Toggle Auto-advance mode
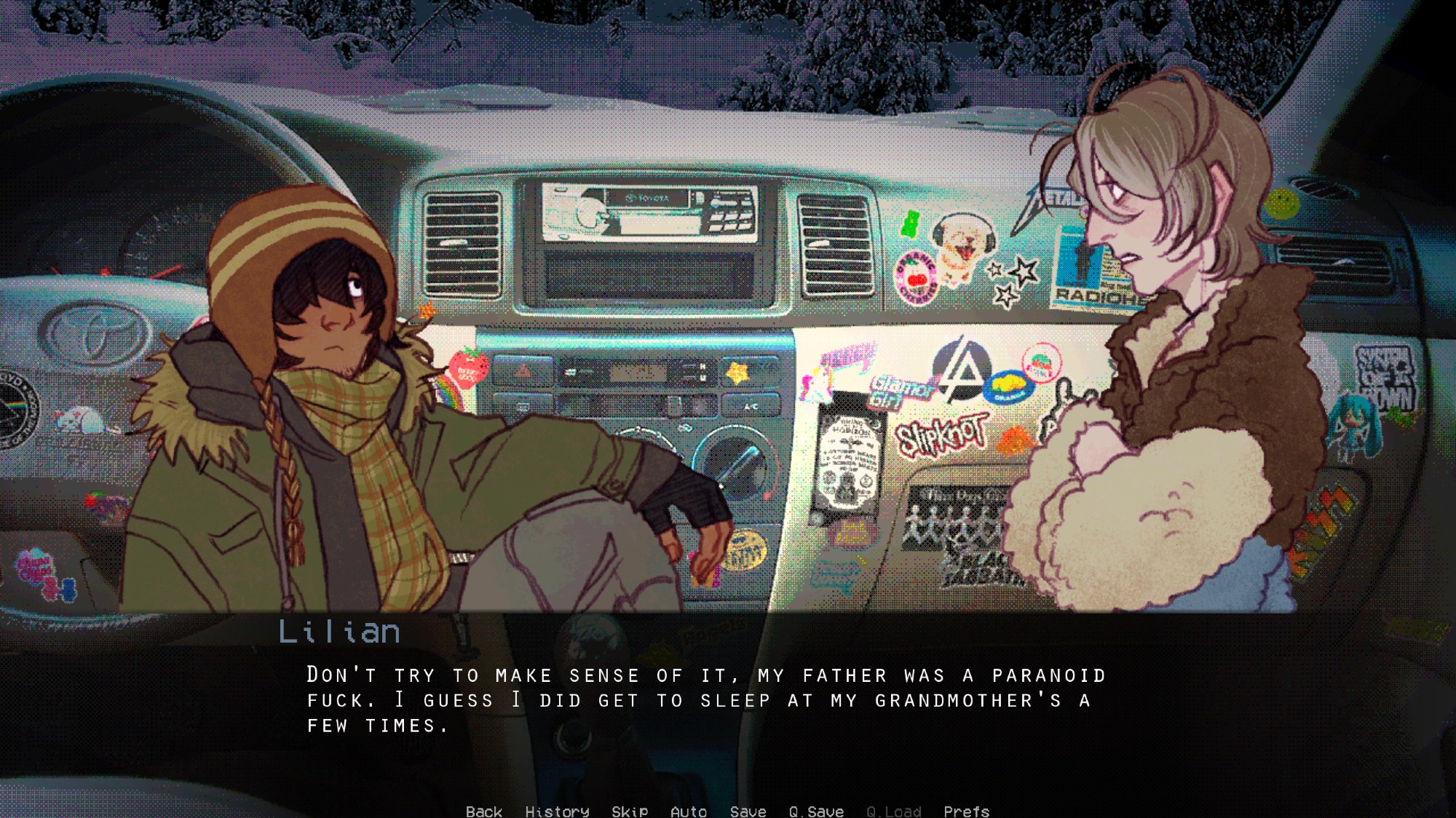 [x=688, y=811]
